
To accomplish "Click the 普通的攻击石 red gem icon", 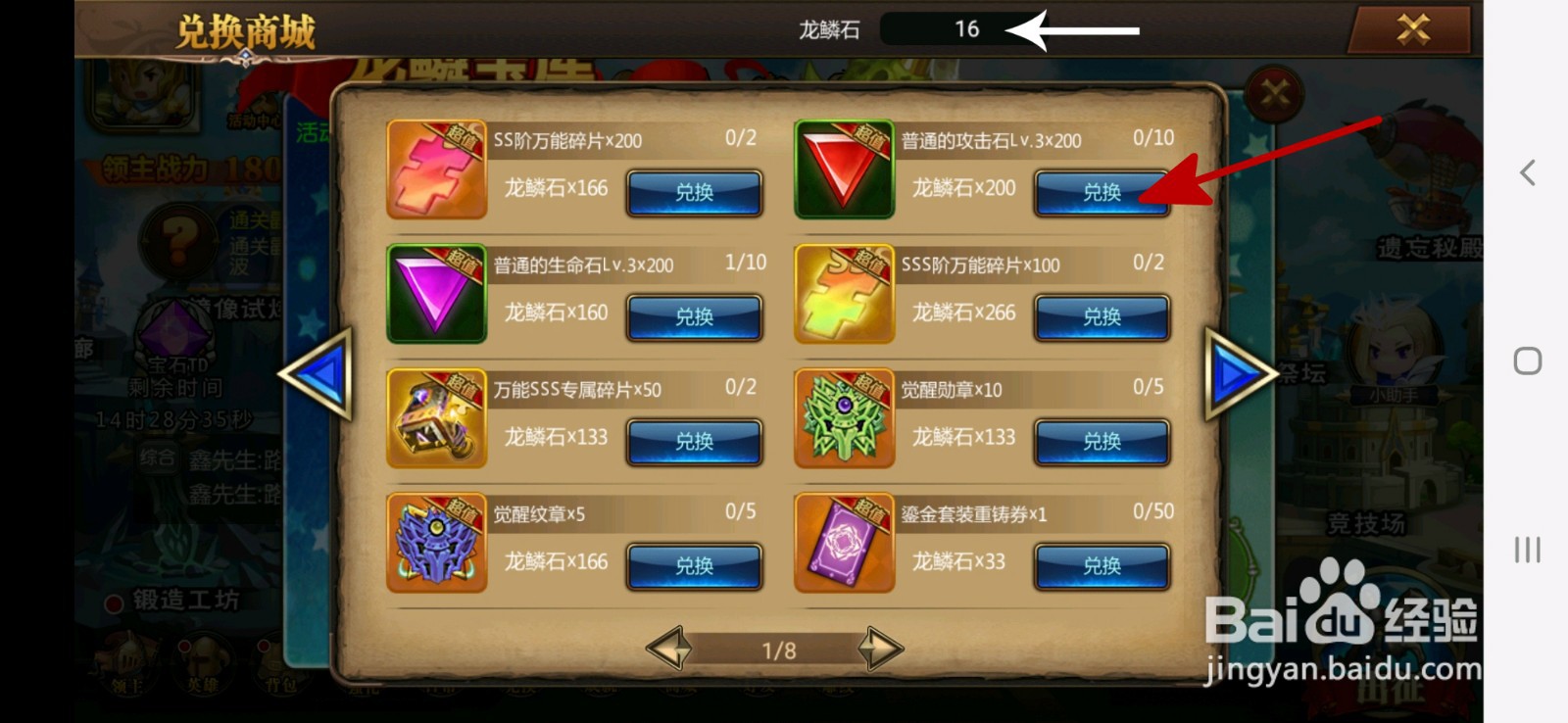I will click(845, 169).
